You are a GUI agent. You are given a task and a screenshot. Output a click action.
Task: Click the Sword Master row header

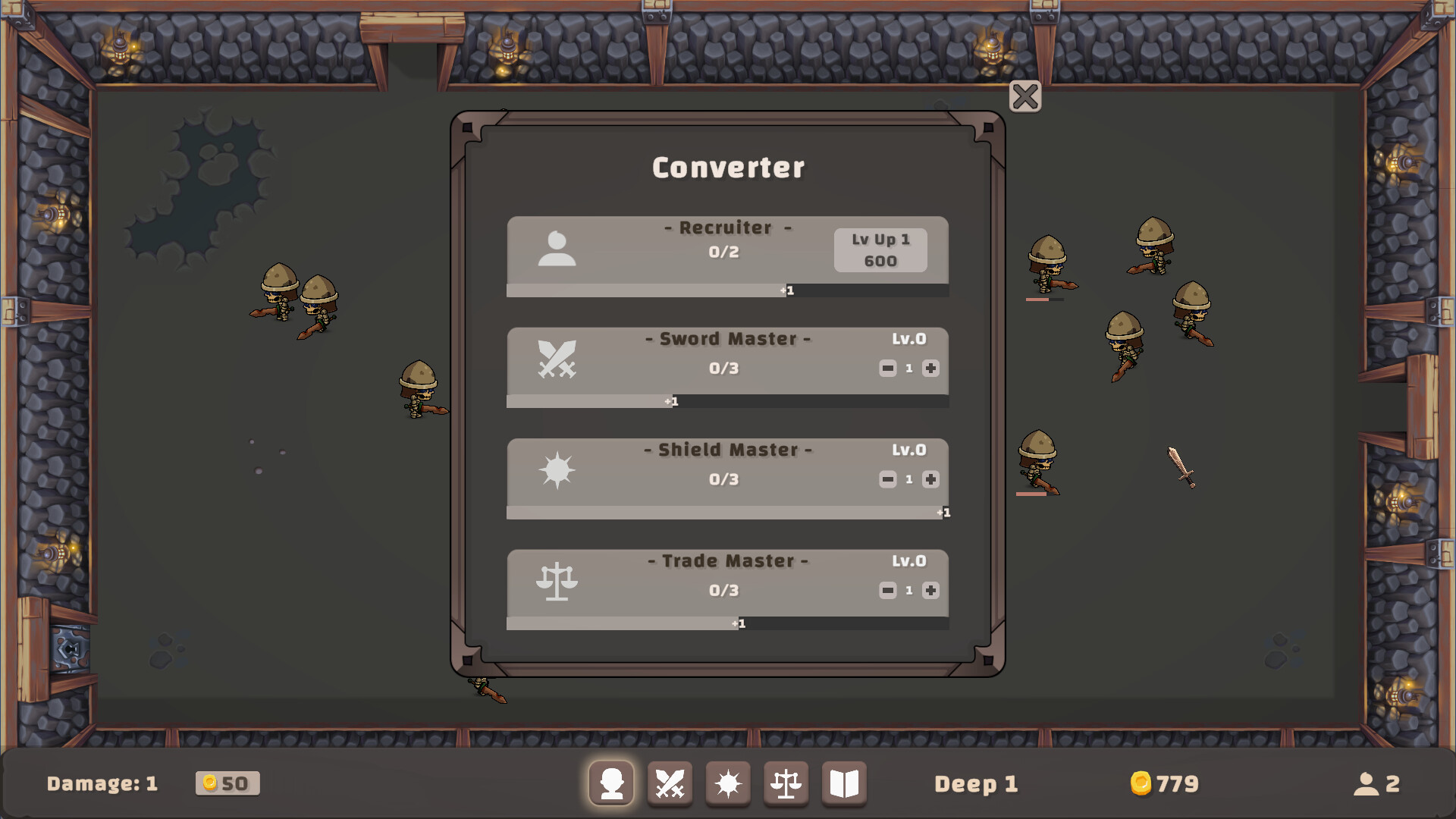click(x=728, y=339)
